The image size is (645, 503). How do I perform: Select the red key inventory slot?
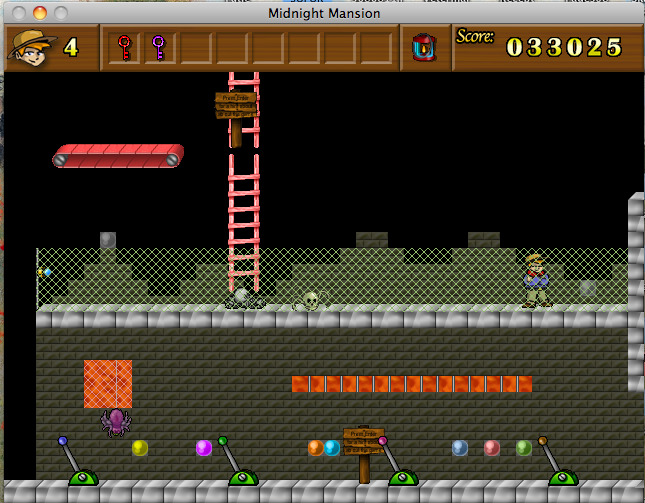[126, 47]
